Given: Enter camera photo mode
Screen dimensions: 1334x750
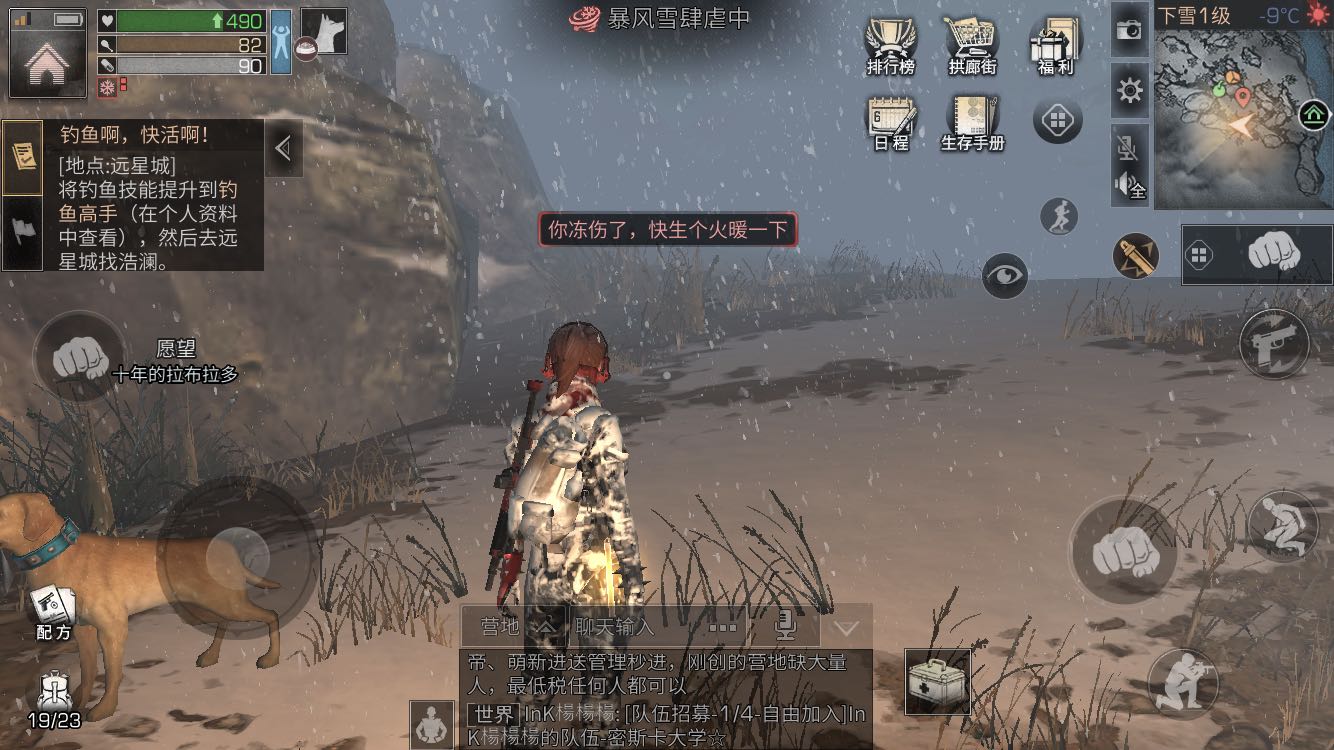Looking at the screenshot, I should click(1129, 31).
